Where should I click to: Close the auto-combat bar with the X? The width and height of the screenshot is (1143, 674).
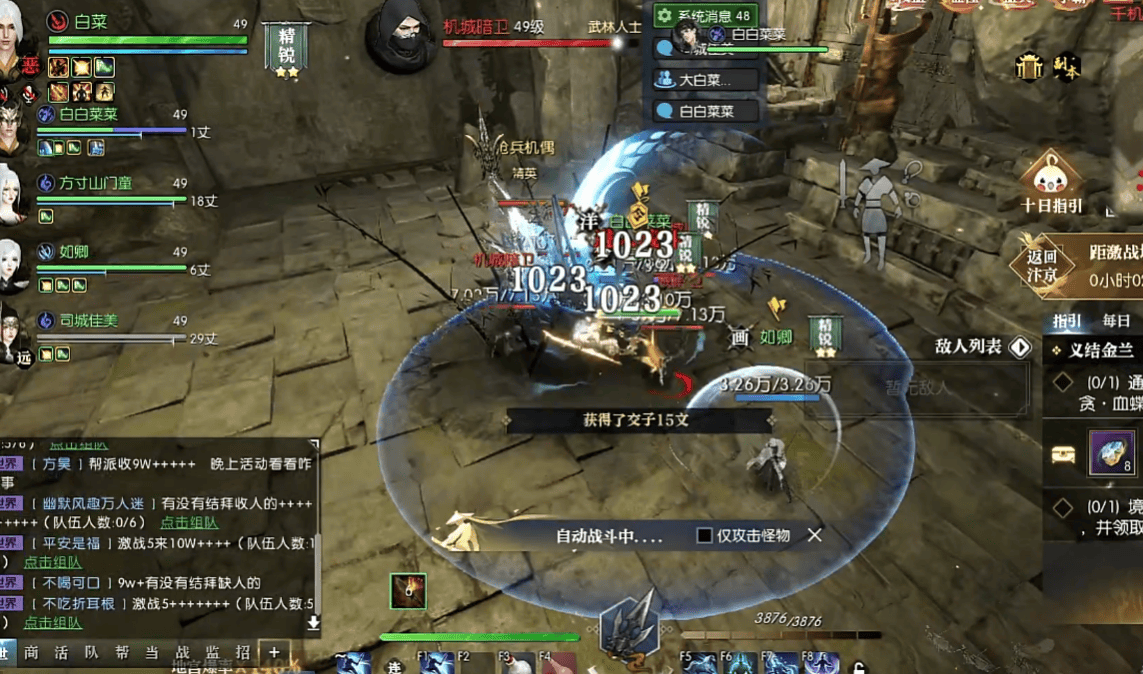click(815, 535)
